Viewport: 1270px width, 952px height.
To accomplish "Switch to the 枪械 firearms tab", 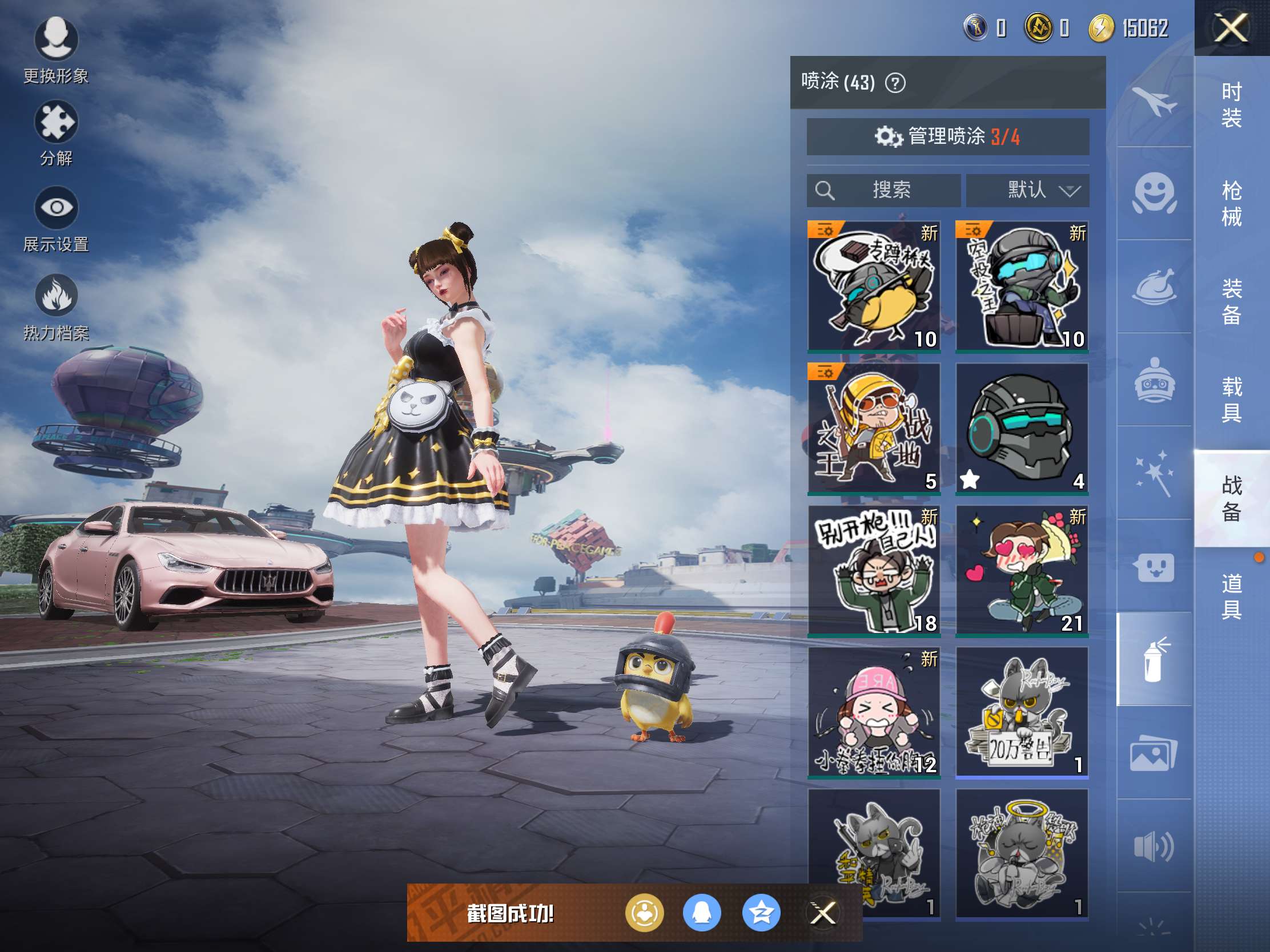I will pyautogui.click(x=1232, y=203).
